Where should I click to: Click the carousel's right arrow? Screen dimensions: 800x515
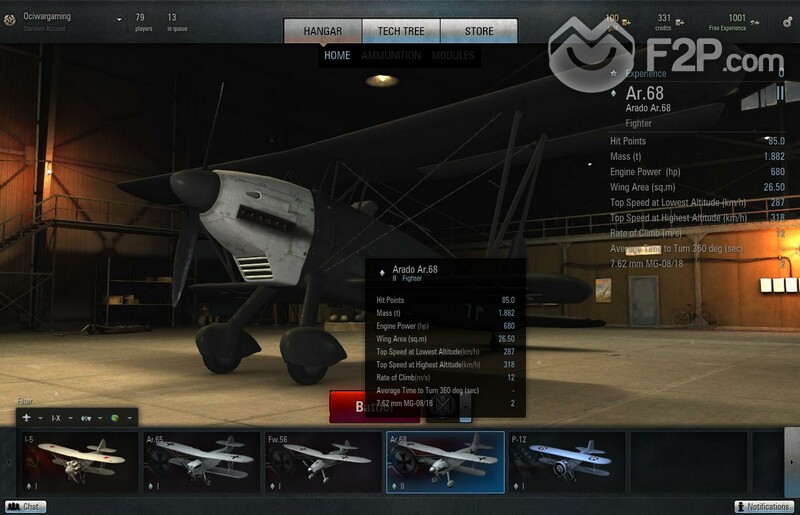[x=792, y=462]
